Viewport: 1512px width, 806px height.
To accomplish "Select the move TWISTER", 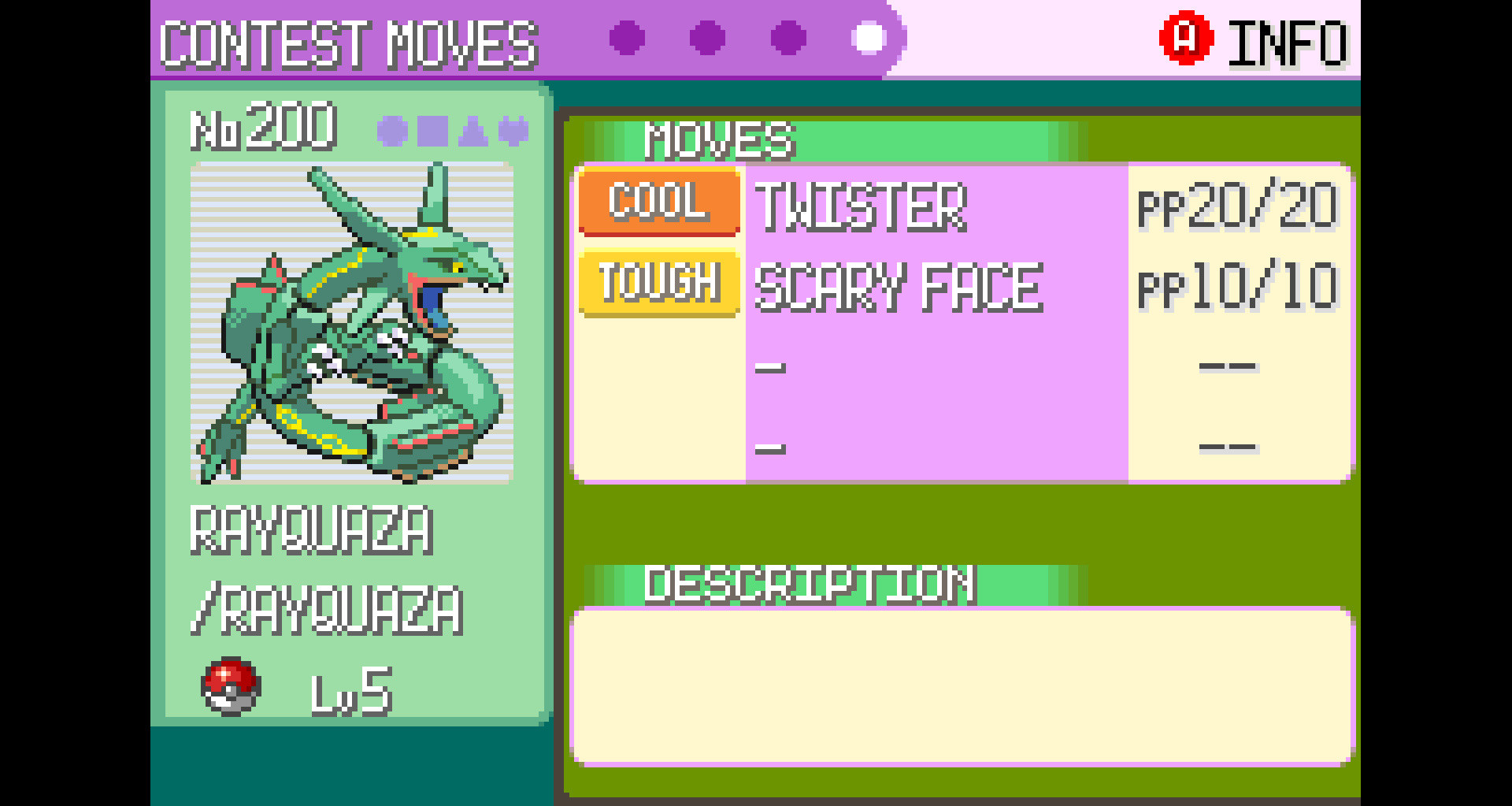I will click(x=862, y=206).
